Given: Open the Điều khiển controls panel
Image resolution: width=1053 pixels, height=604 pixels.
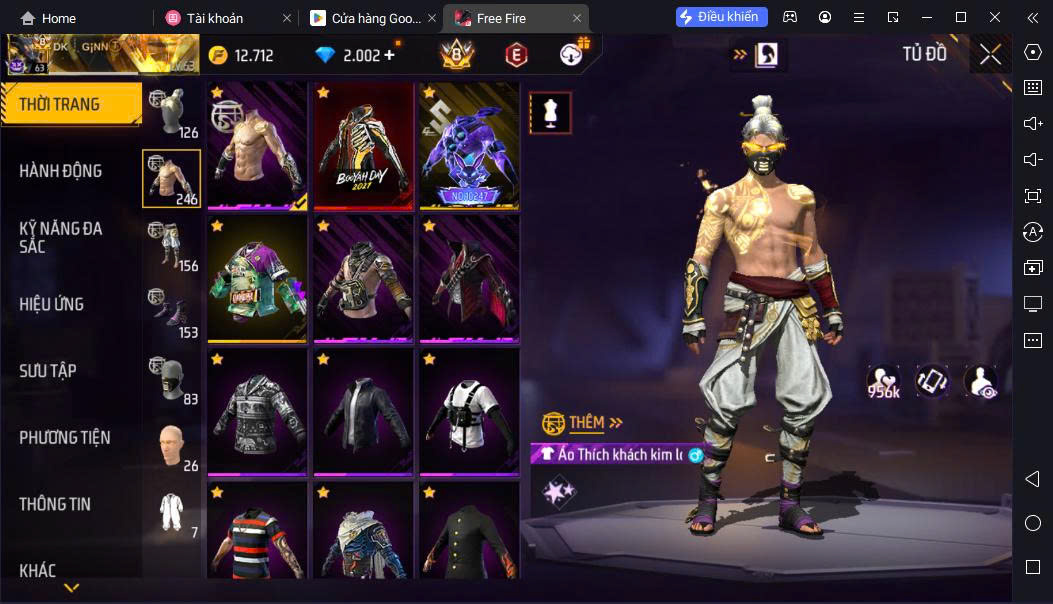Looking at the screenshot, I should pos(722,17).
